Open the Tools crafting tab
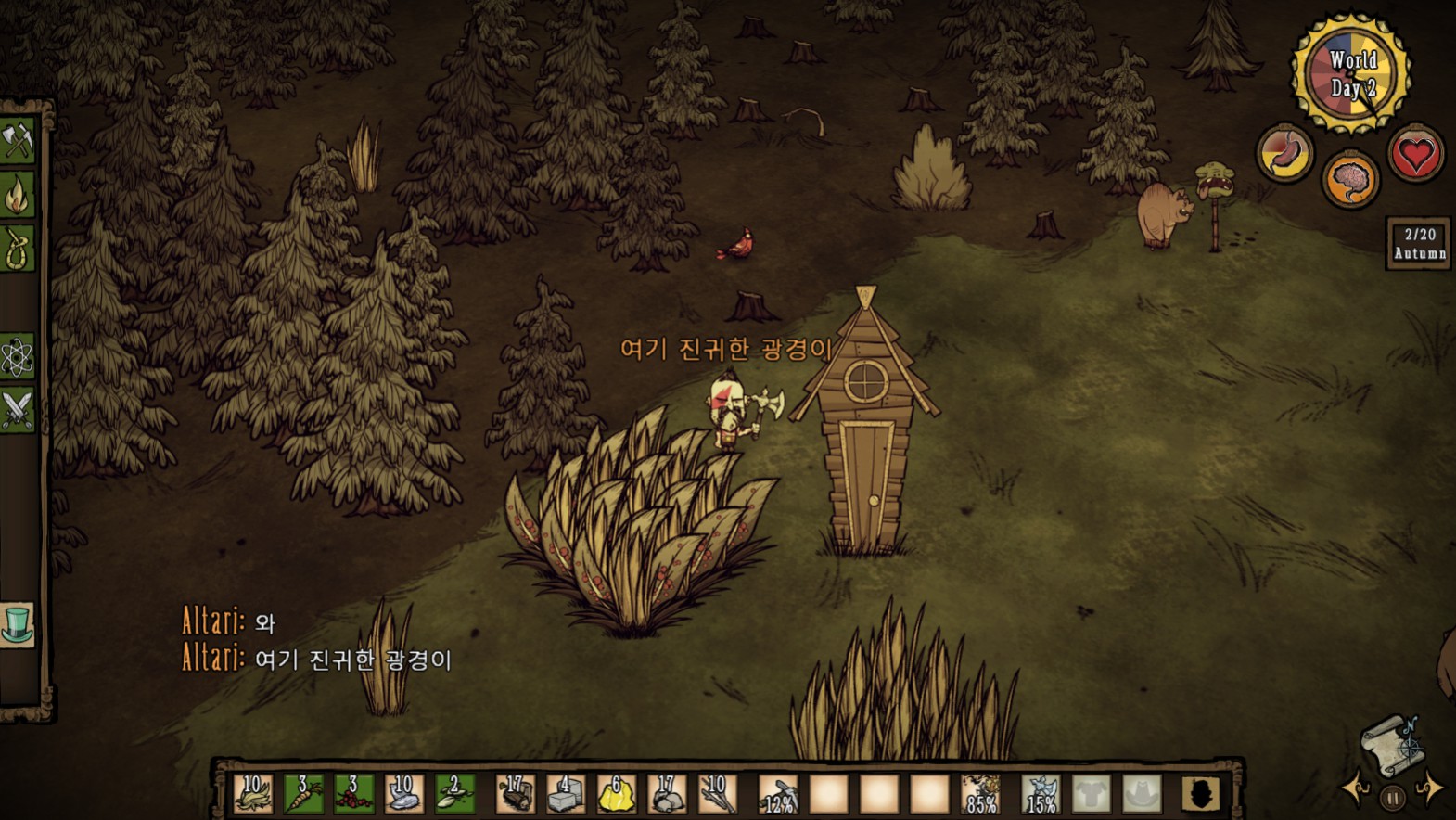 point(17,142)
